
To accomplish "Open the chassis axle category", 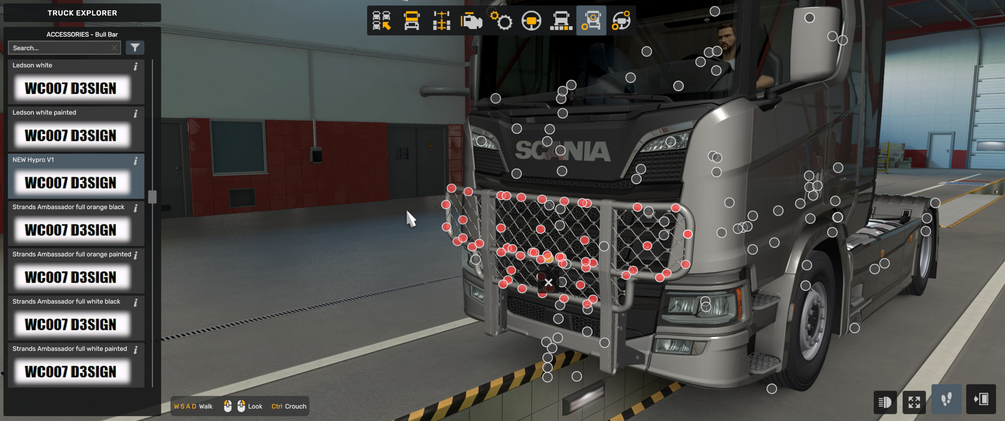I will pos(441,21).
